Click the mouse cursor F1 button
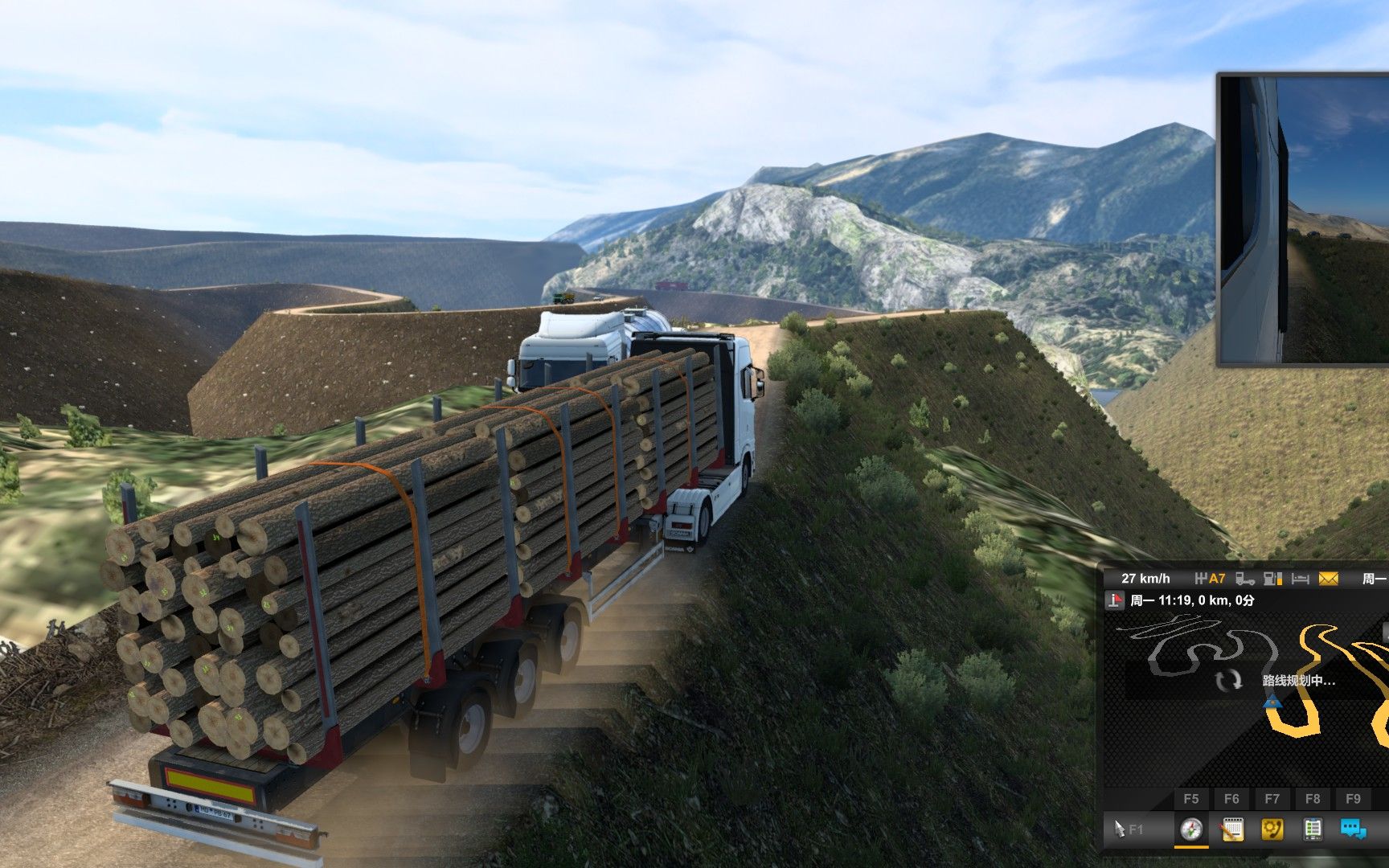The height and width of the screenshot is (868, 1389). point(1127,829)
